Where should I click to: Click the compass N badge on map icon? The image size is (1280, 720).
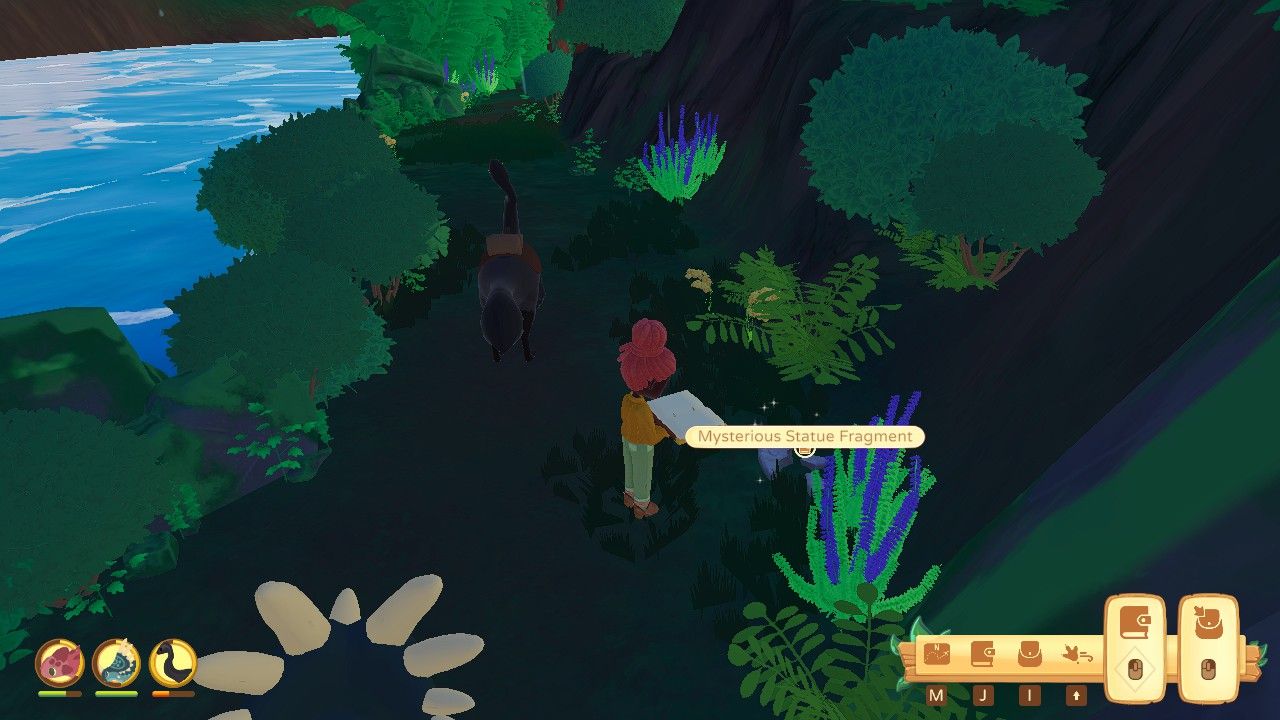[937, 648]
